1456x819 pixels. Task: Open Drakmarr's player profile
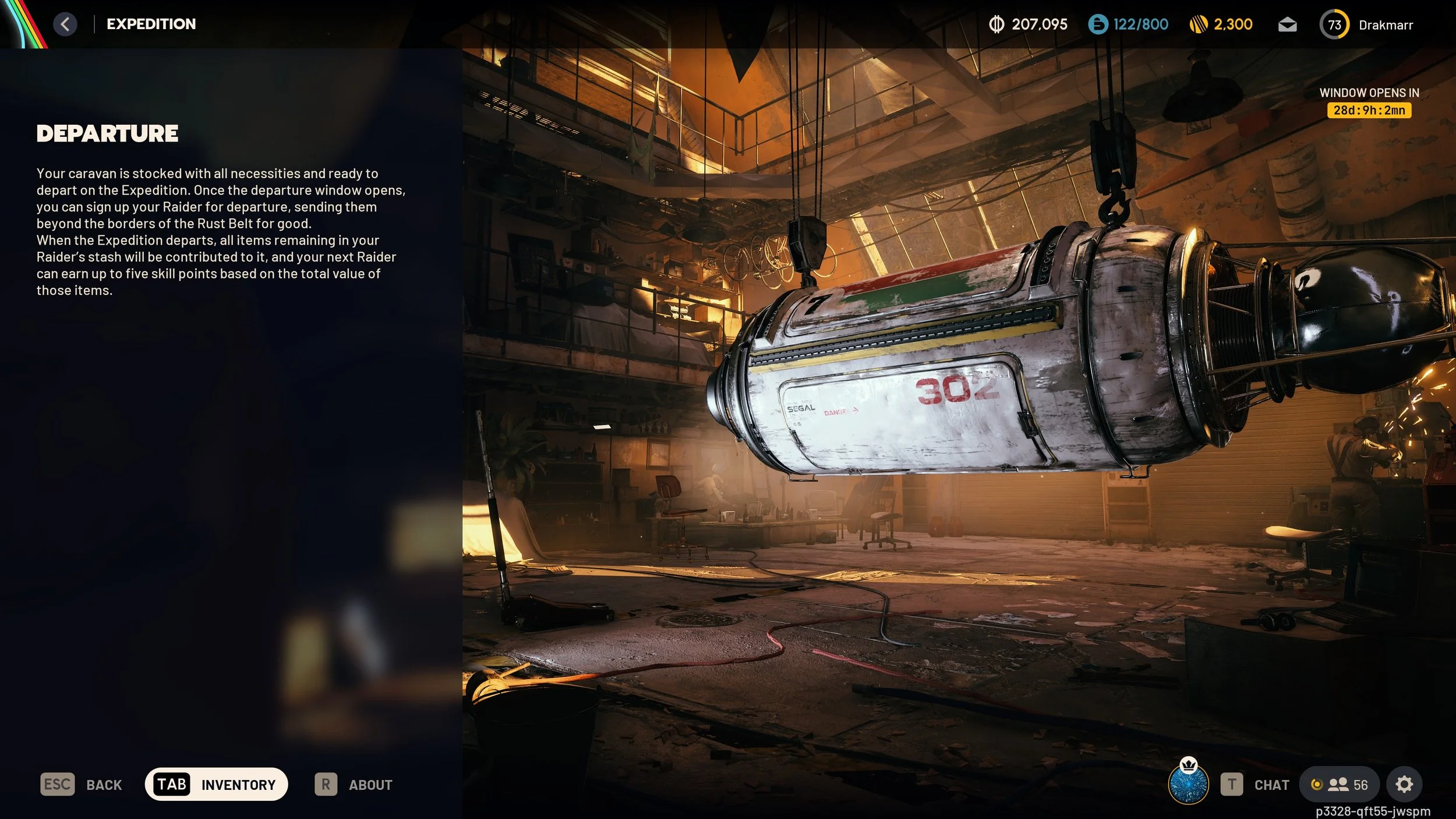pyautogui.click(x=1366, y=24)
